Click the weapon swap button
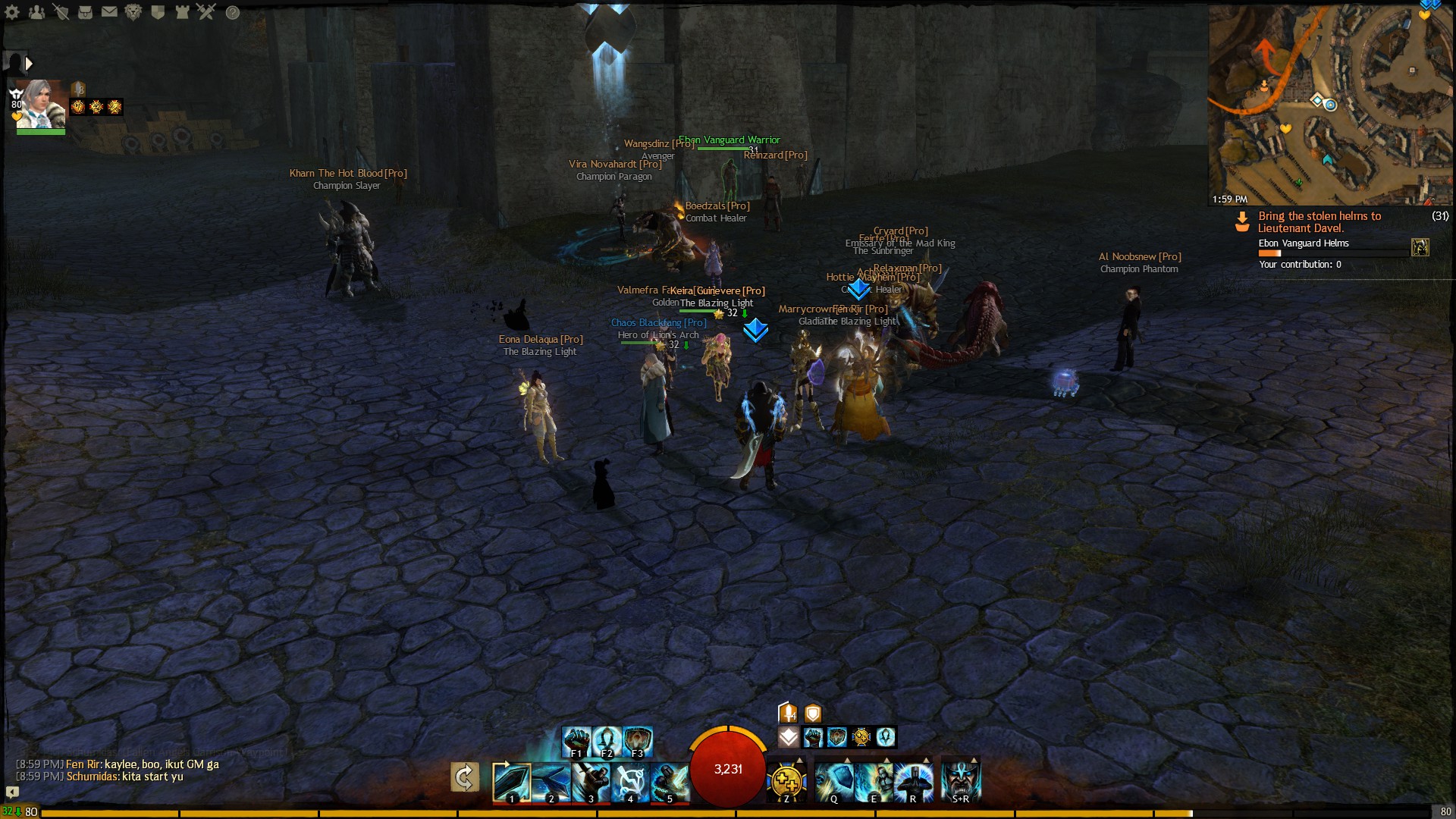 click(x=464, y=777)
